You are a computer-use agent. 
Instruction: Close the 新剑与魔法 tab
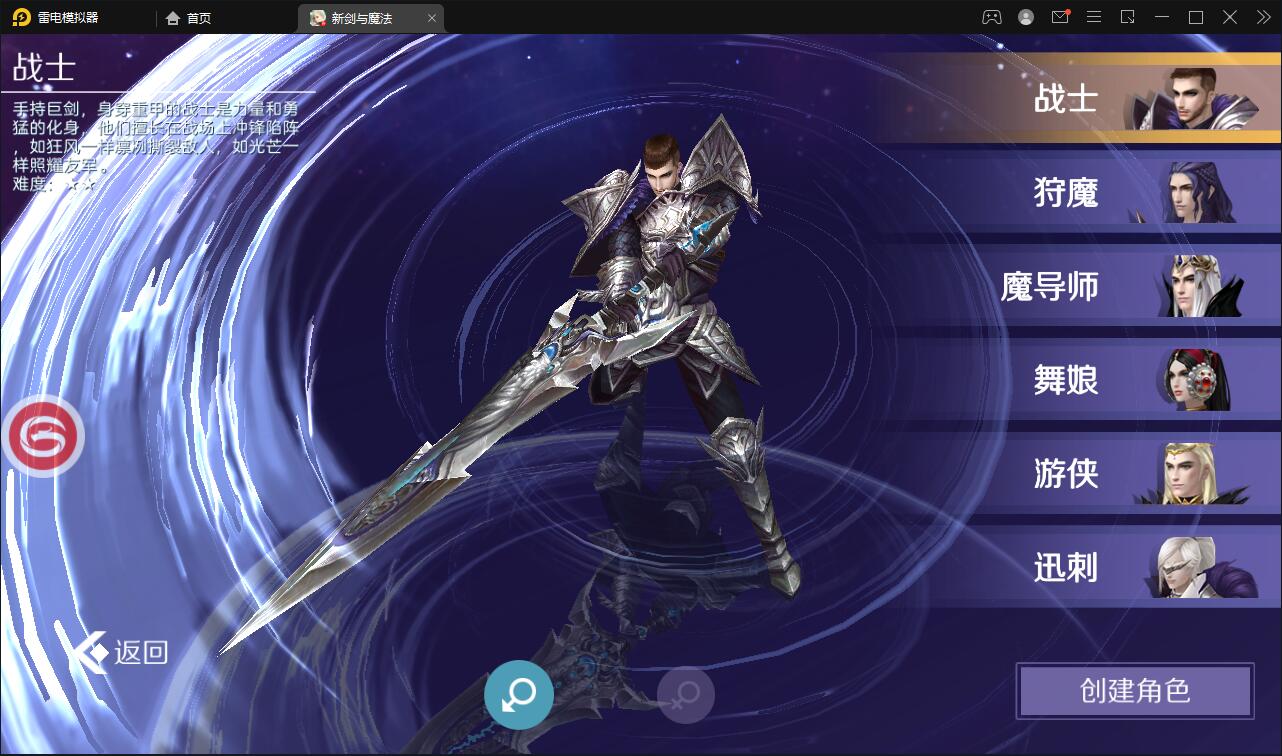tap(432, 17)
